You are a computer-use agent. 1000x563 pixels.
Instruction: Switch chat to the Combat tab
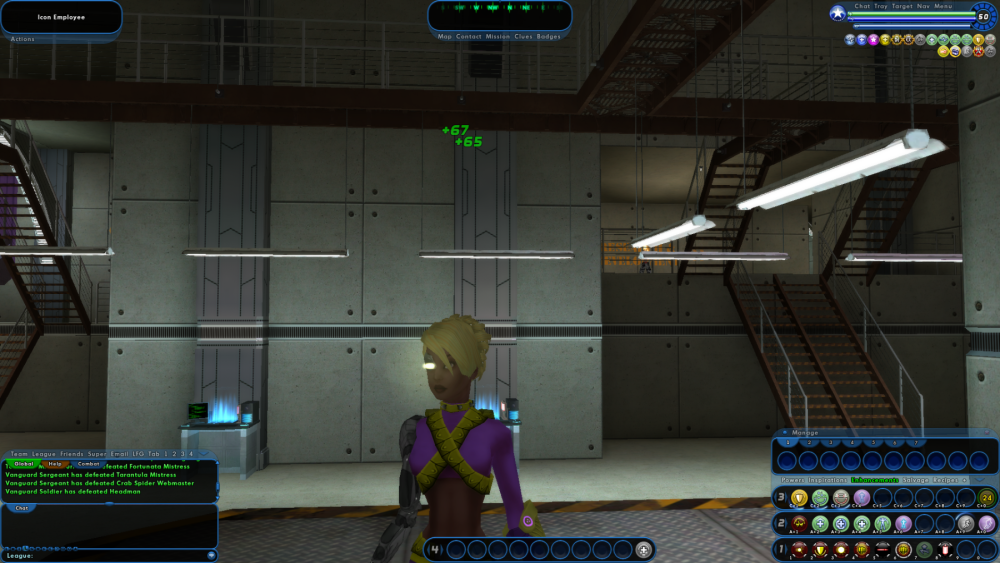(89, 464)
